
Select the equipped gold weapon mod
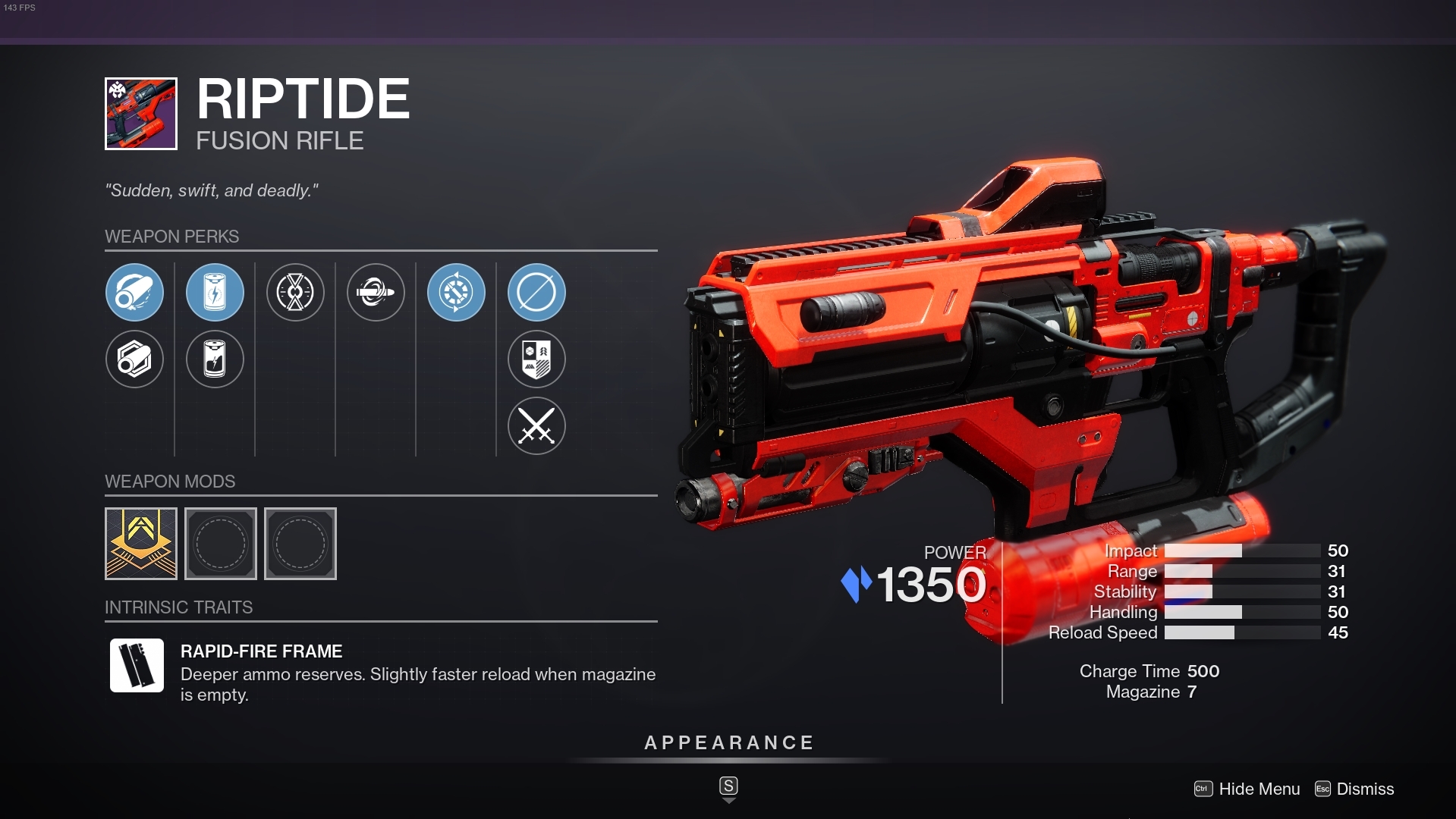(140, 544)
